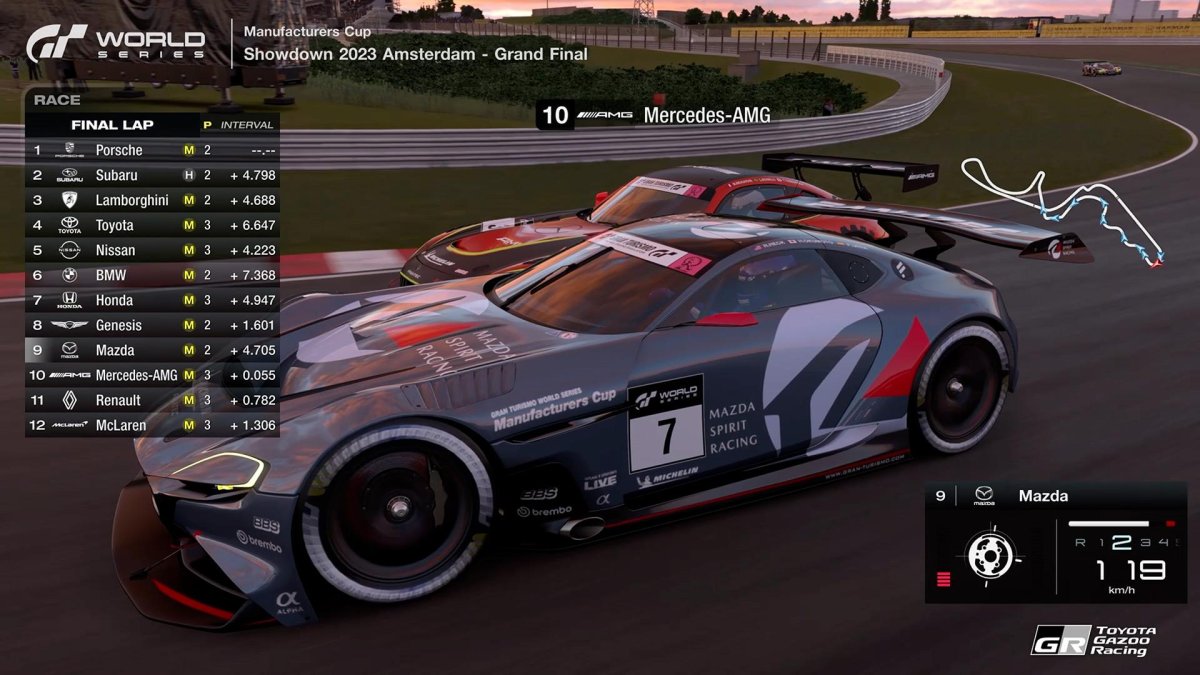This screenshot has width=1200, height=675.
Task: Choose the BMW standings entry
Action: click(152, 275)
